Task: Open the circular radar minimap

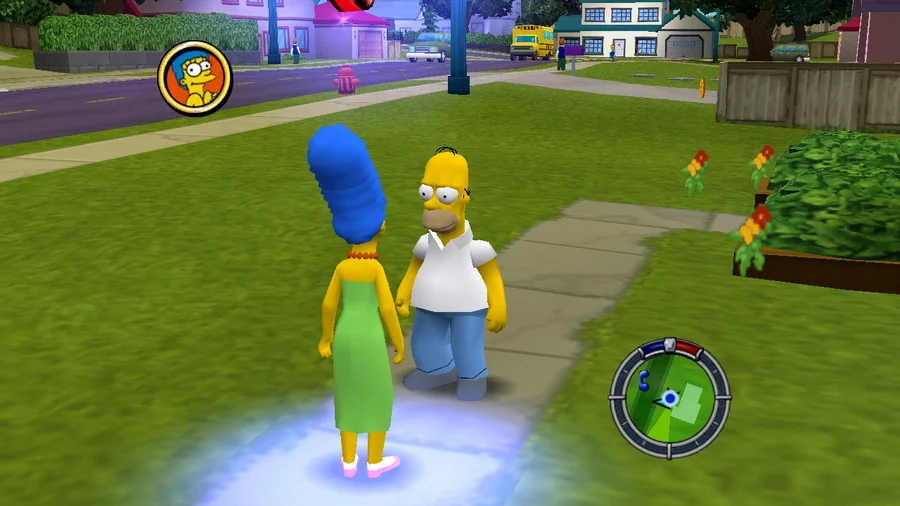Action: coord(669,398)
